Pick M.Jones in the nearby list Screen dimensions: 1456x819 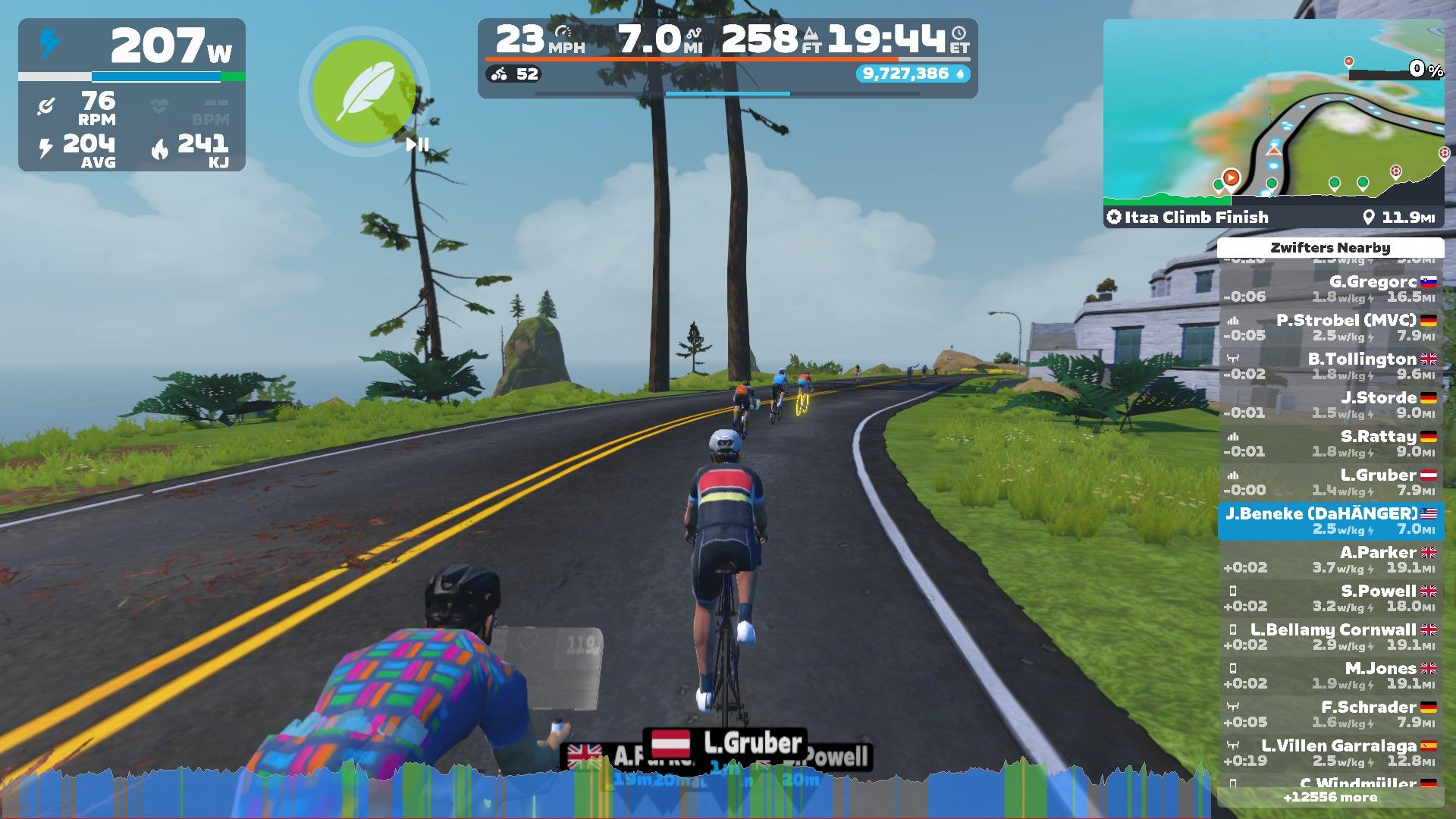point(1330,676)
